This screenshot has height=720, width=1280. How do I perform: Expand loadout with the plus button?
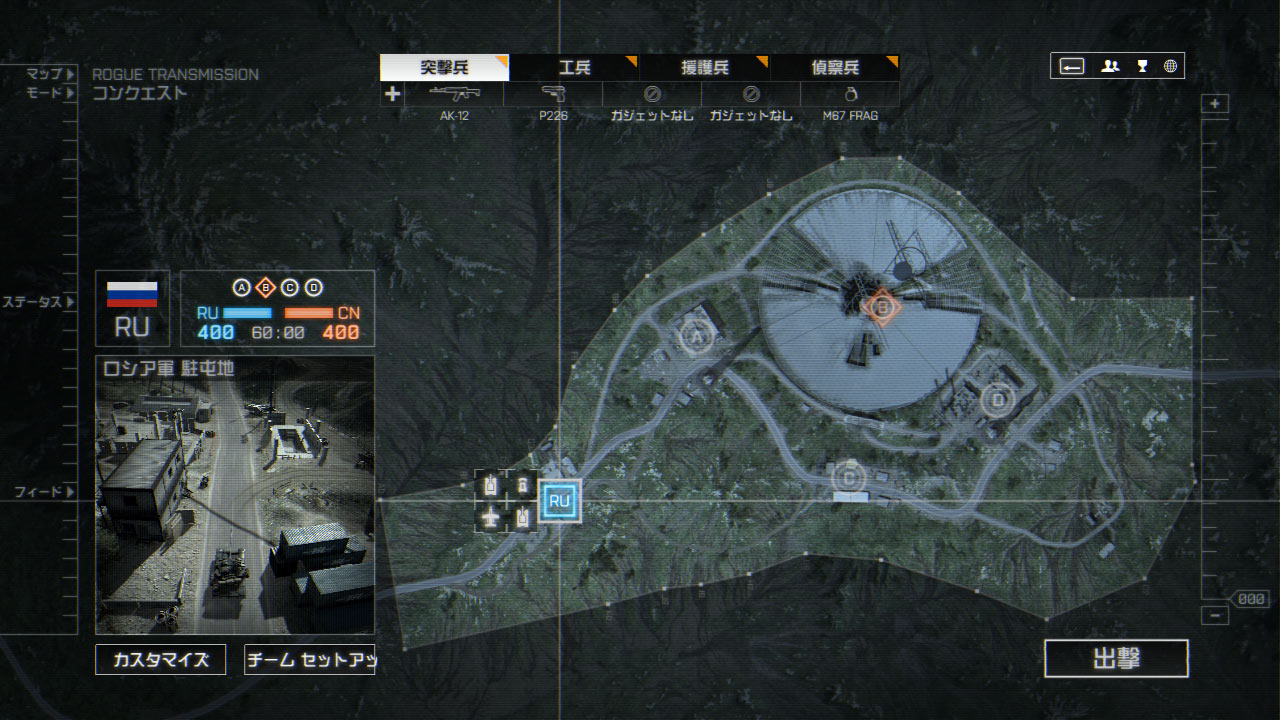(392, 94)
